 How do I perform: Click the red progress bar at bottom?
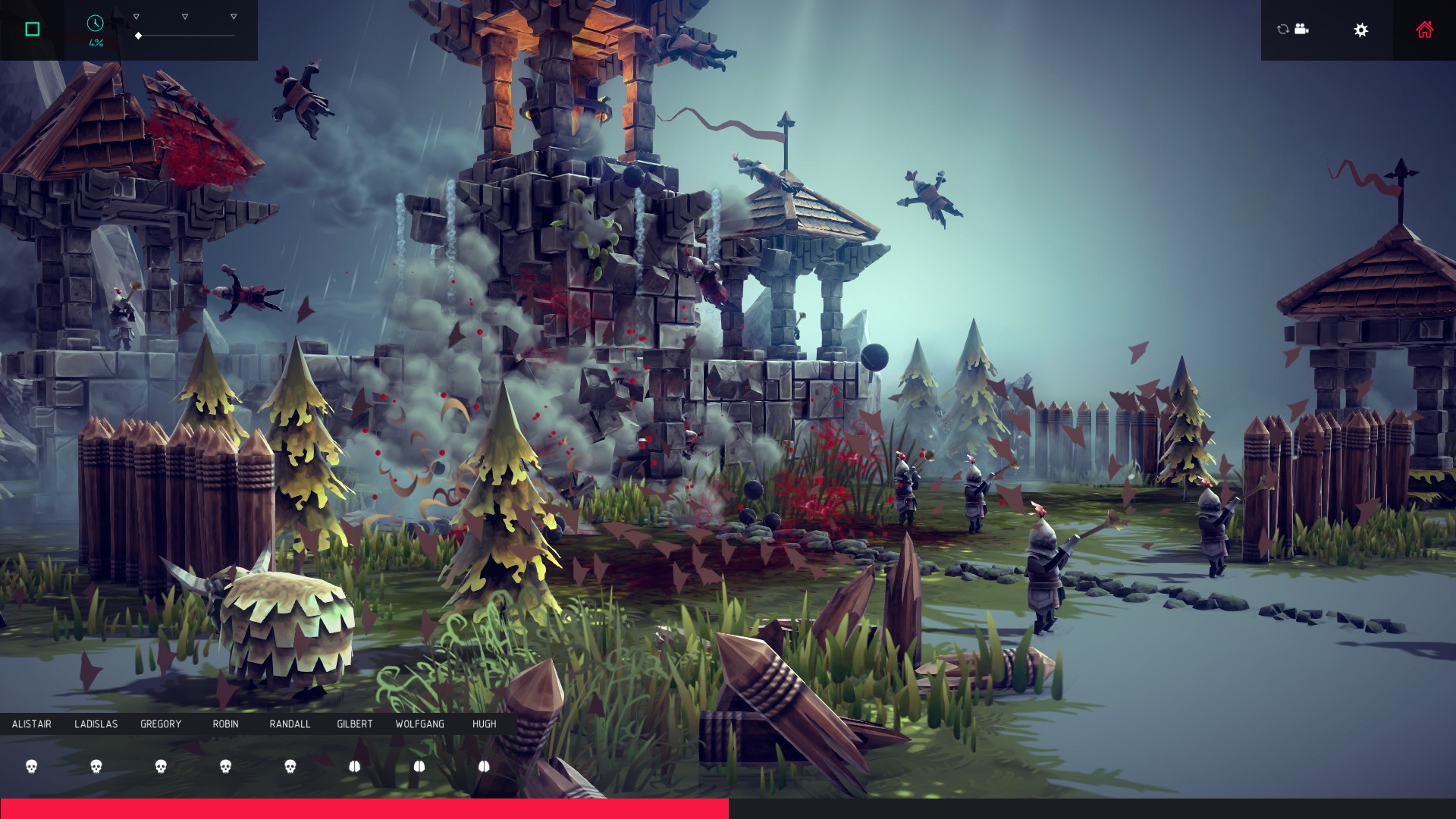(x=364, y=806)
